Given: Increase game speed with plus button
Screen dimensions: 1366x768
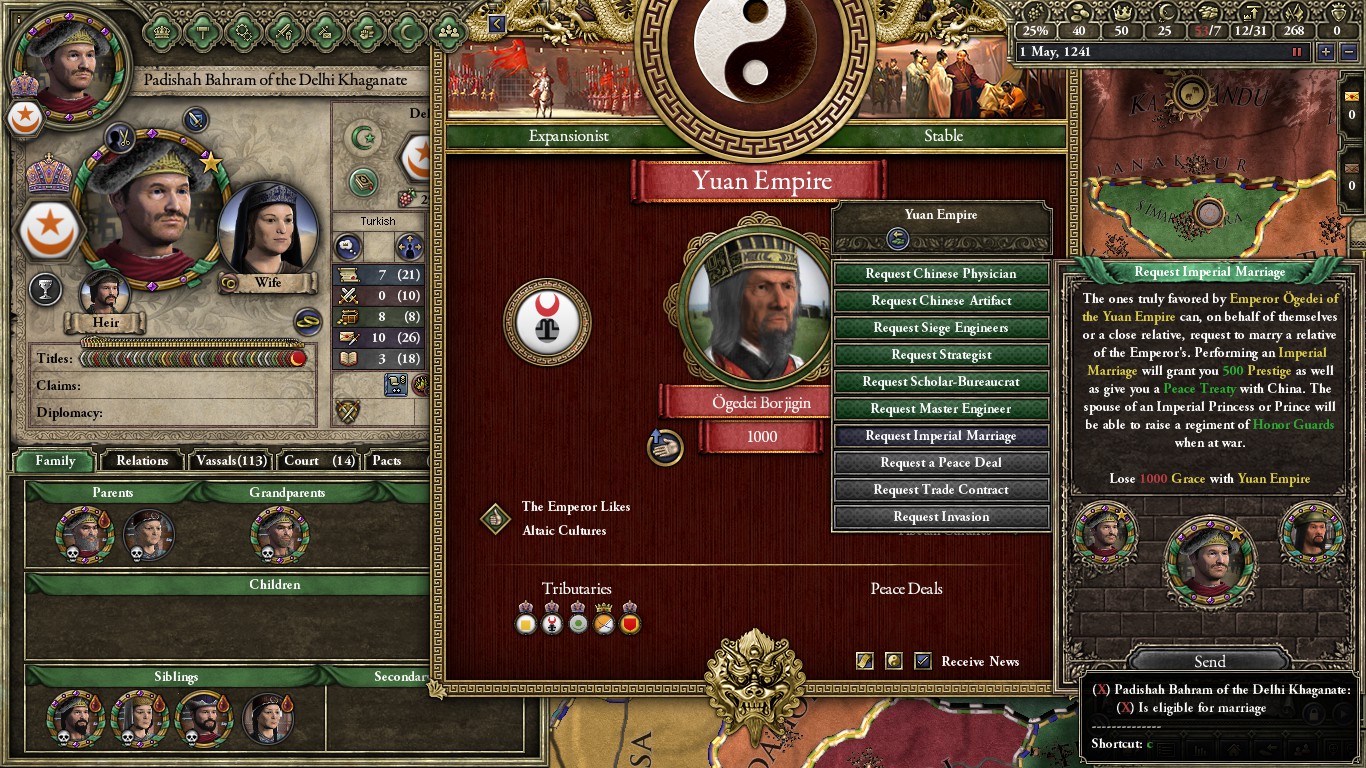Looking at the screenshot, I should pyautogui.click(x=1326, y=52).
